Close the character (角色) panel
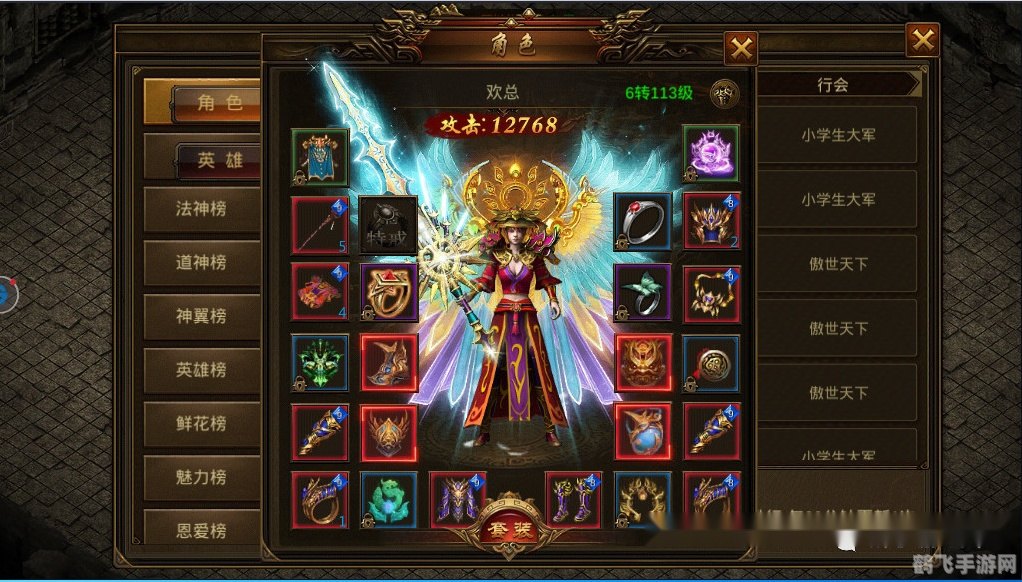The width and height of the screenshot is (1022, 582). click(740, 48)
